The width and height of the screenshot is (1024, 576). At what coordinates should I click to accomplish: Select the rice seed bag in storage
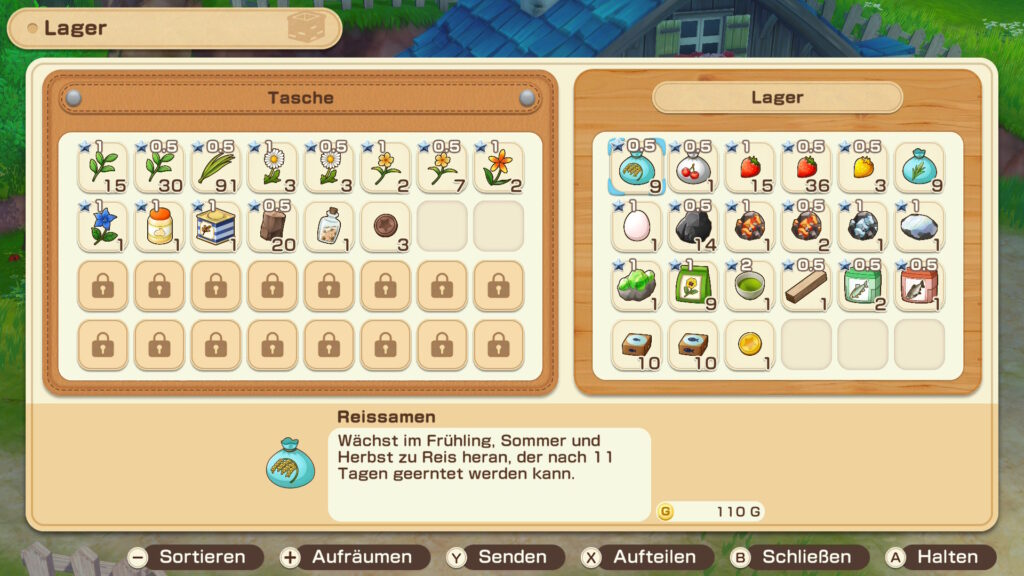pyautogui.click(x=637, y=167)
